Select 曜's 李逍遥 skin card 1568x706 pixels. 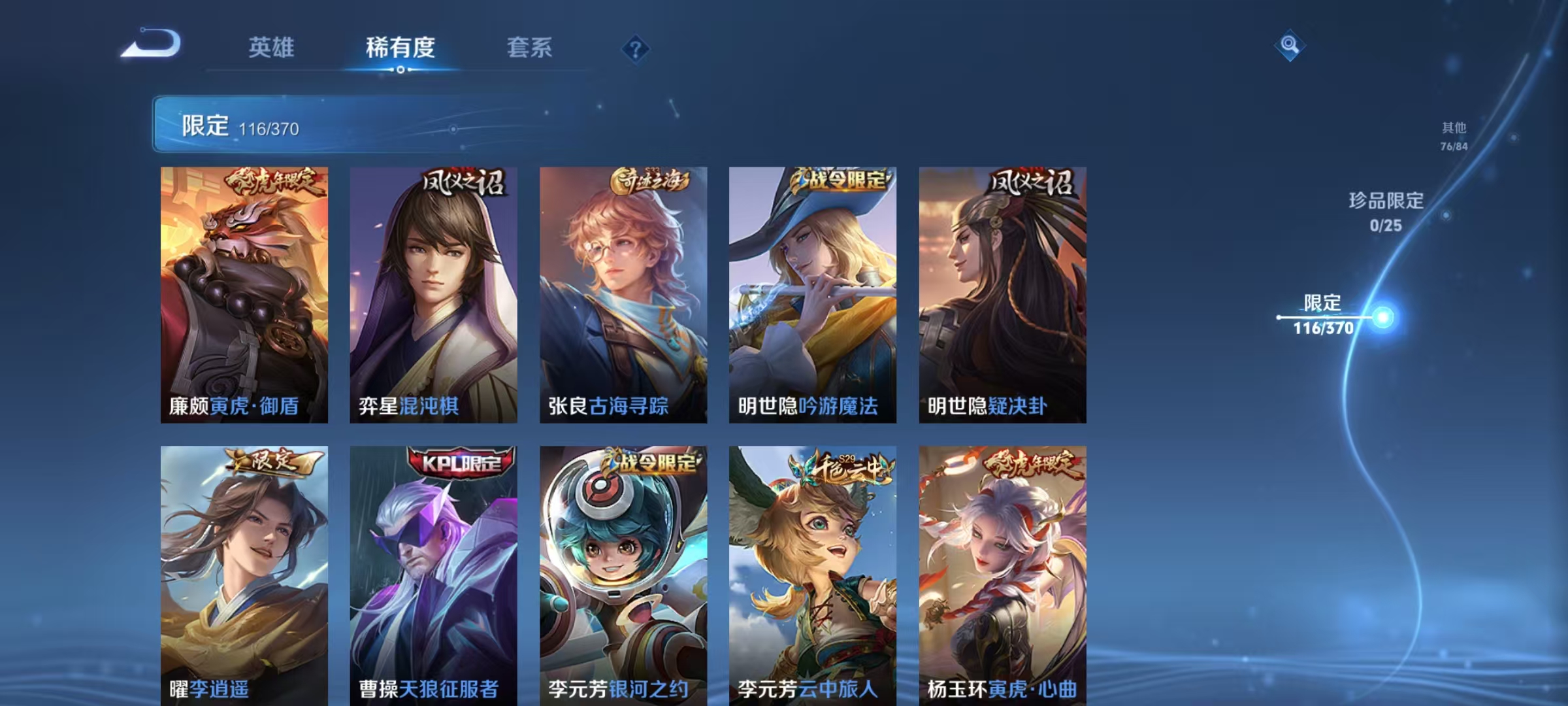[x=244, y=575]
